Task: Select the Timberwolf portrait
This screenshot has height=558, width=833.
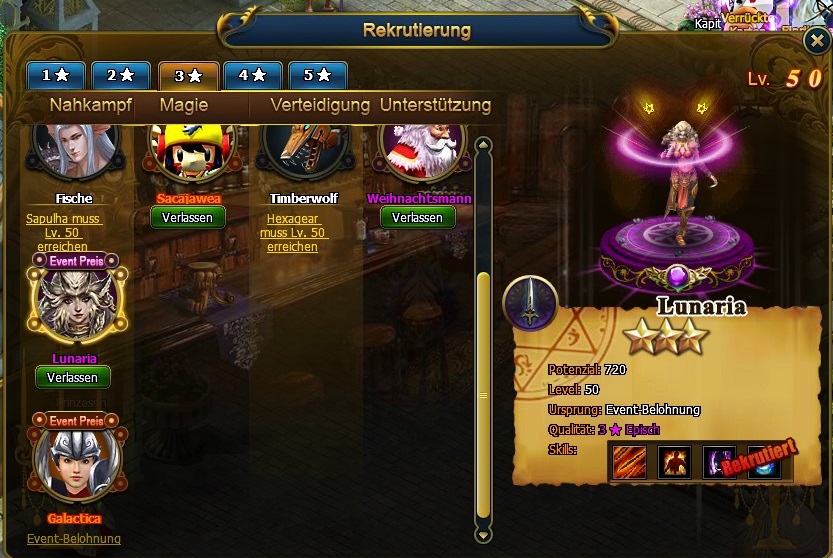Action: click(303, 148)
